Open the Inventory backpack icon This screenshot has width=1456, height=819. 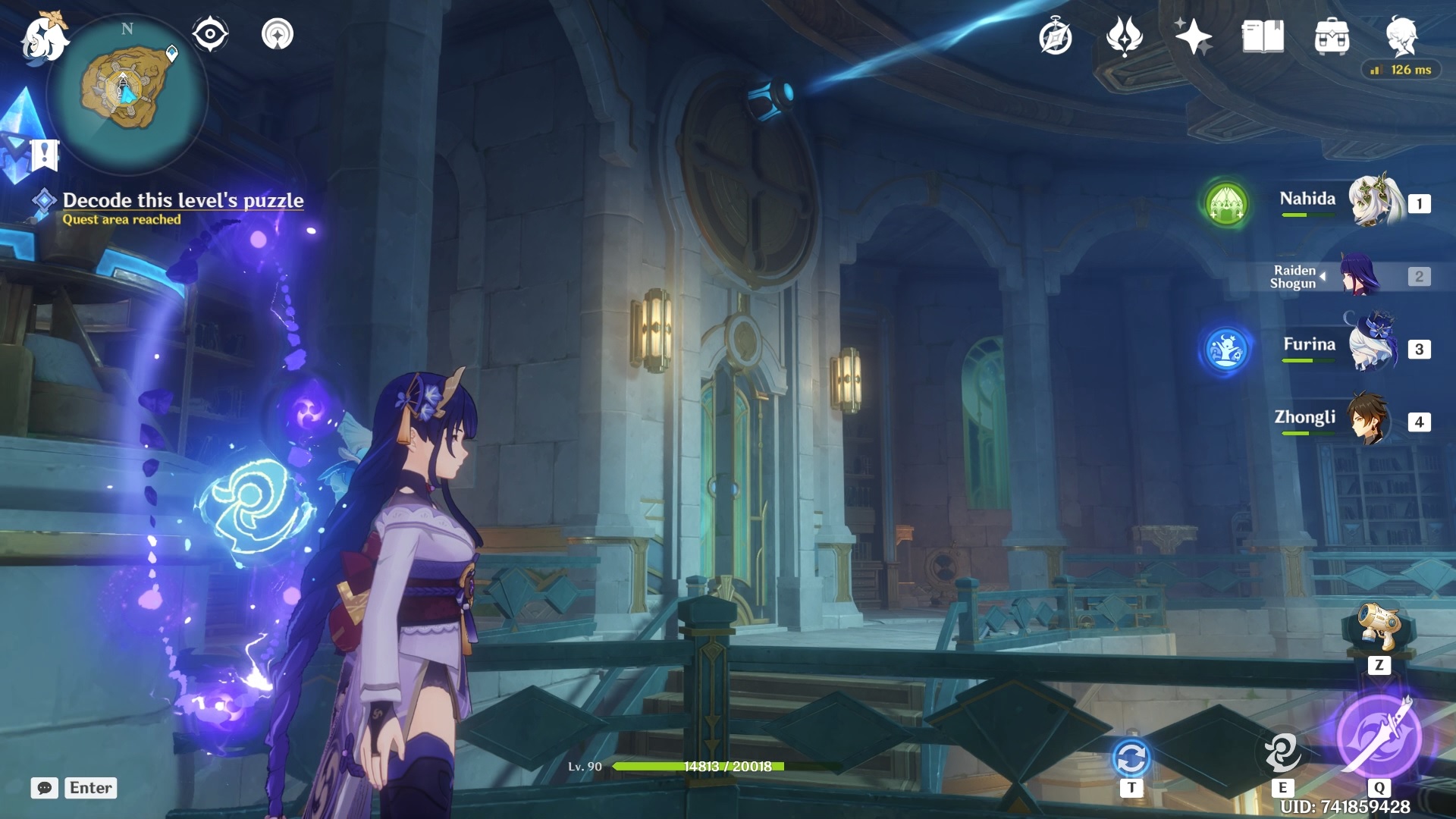(1332, 37)
